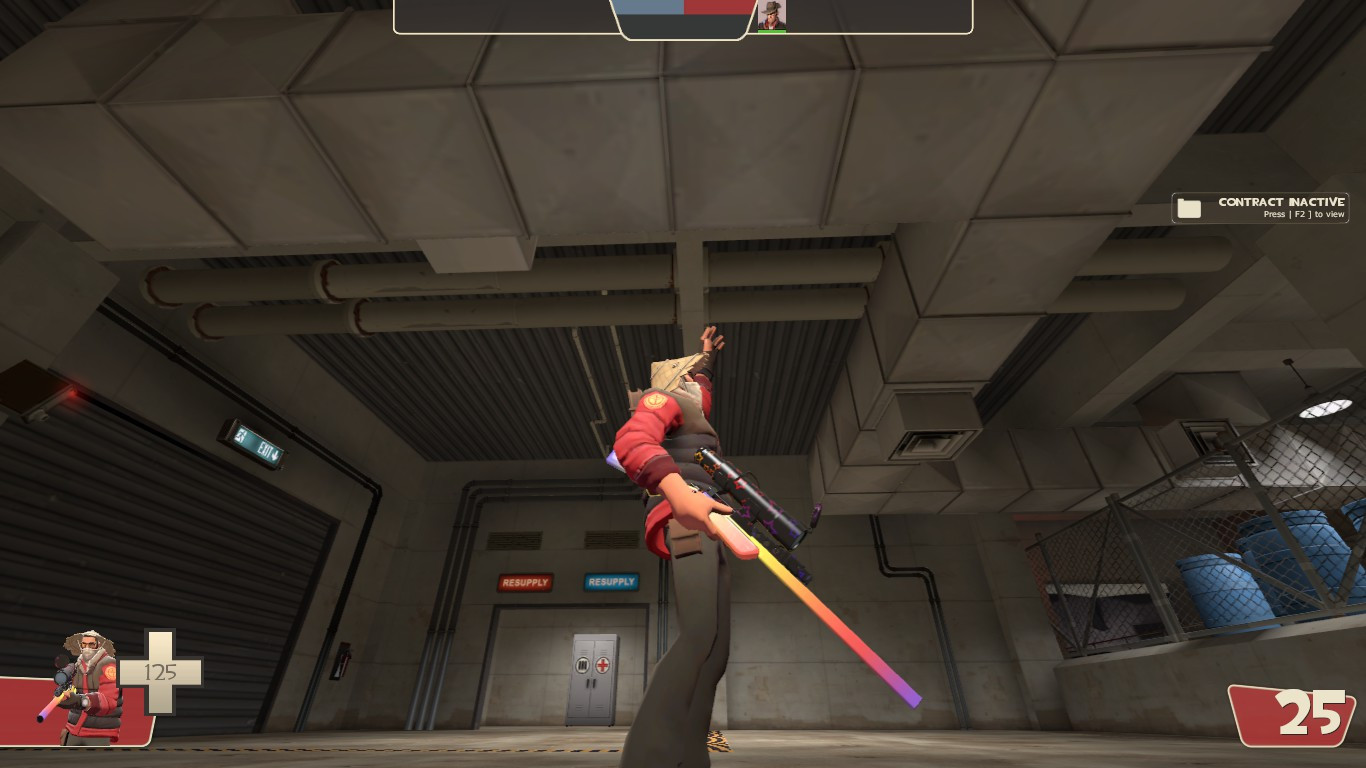Click the 'Press F2 to view' label
The width and height of the screenshot is (1366, 768).
(1303, 214)
